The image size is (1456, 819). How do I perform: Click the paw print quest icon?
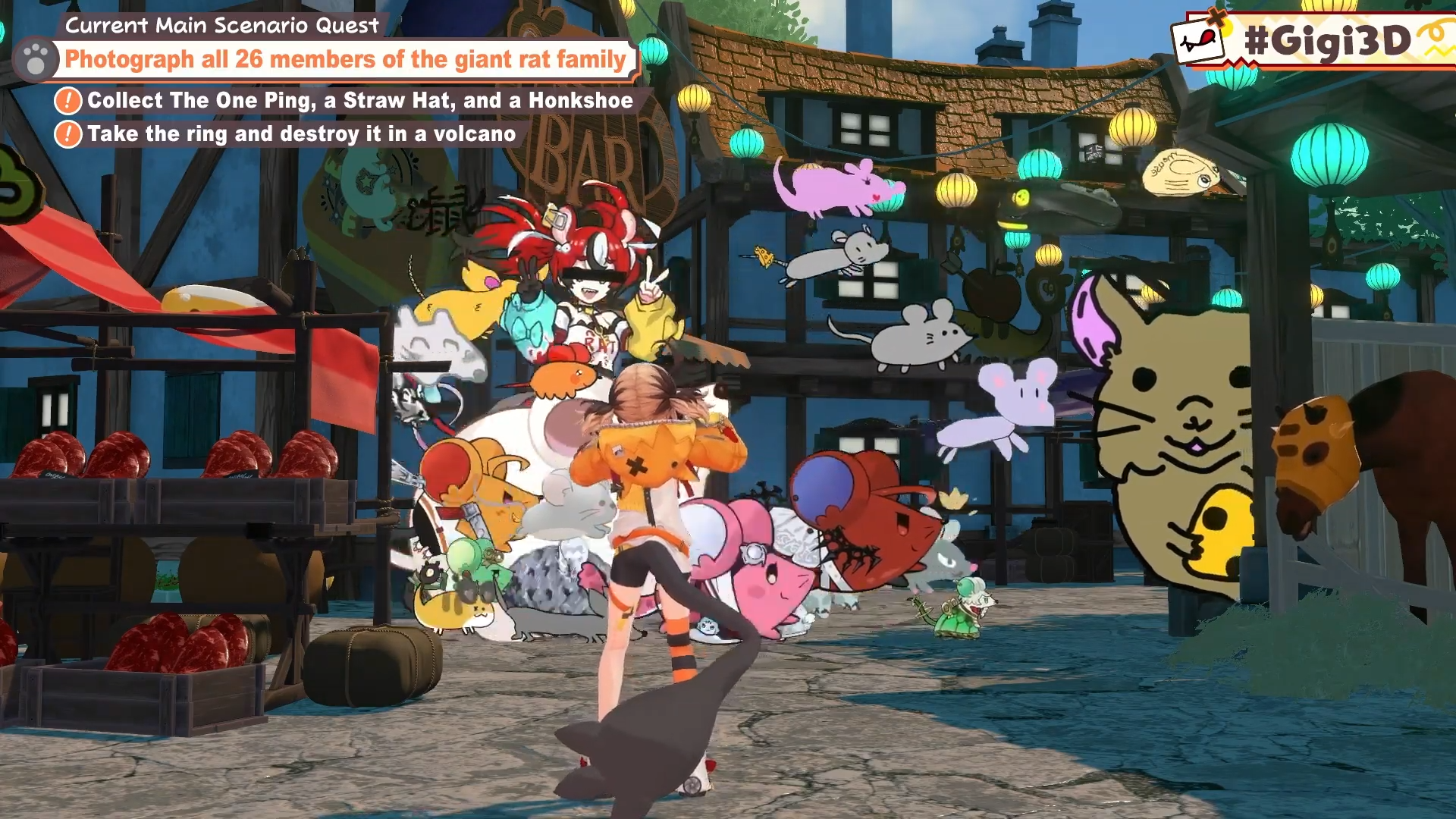tap(36, 59)
